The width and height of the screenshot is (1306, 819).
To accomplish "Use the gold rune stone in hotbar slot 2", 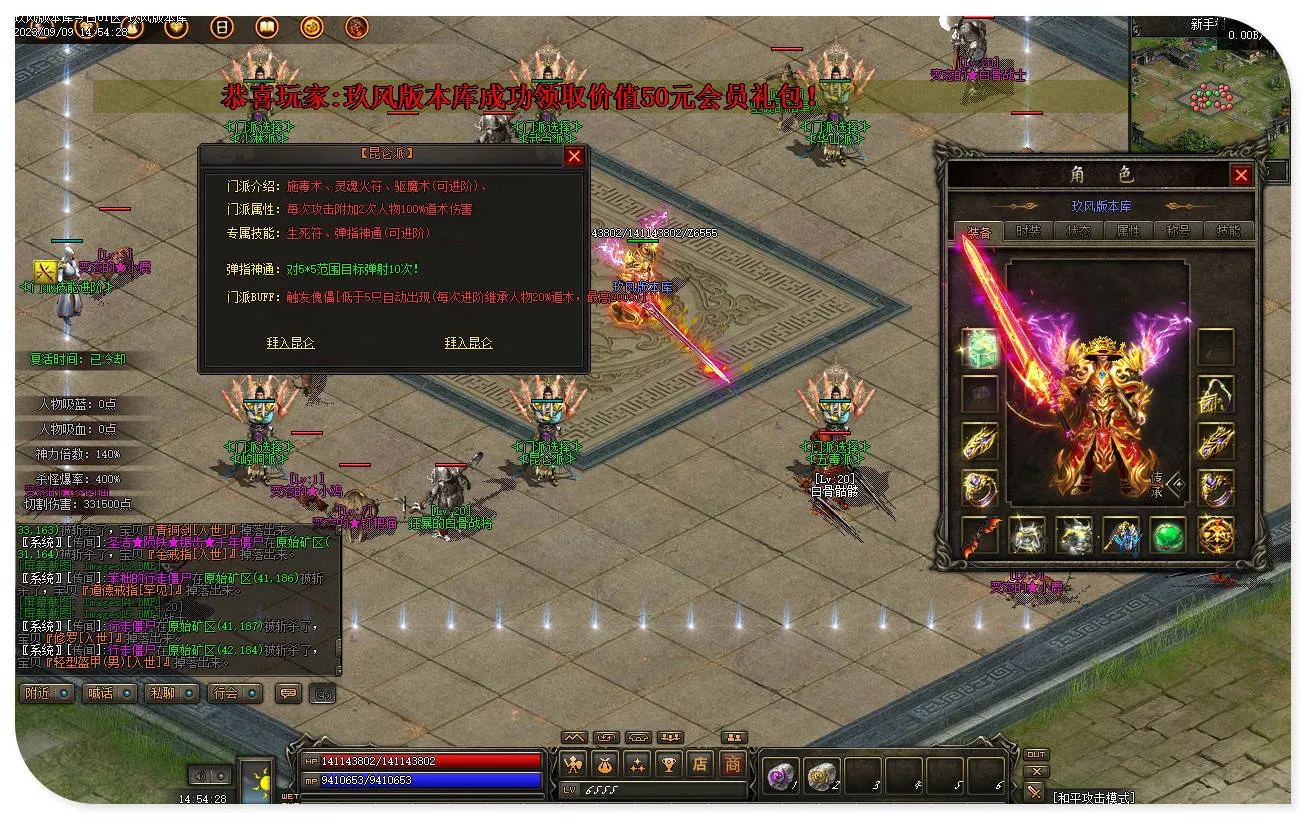I will pos(821,775).
